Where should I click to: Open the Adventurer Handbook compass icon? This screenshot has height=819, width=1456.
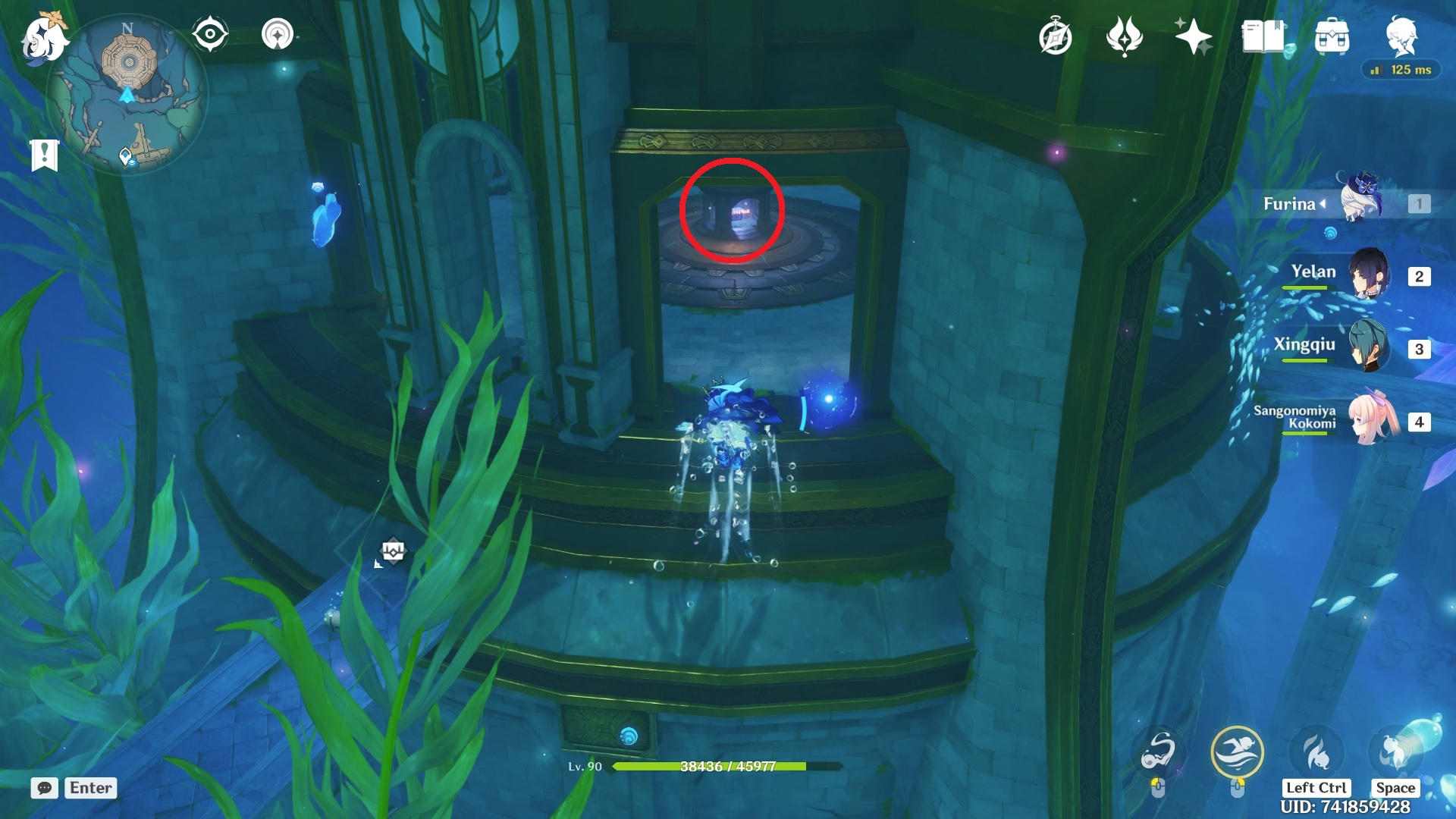click(x=1056, y=36)
